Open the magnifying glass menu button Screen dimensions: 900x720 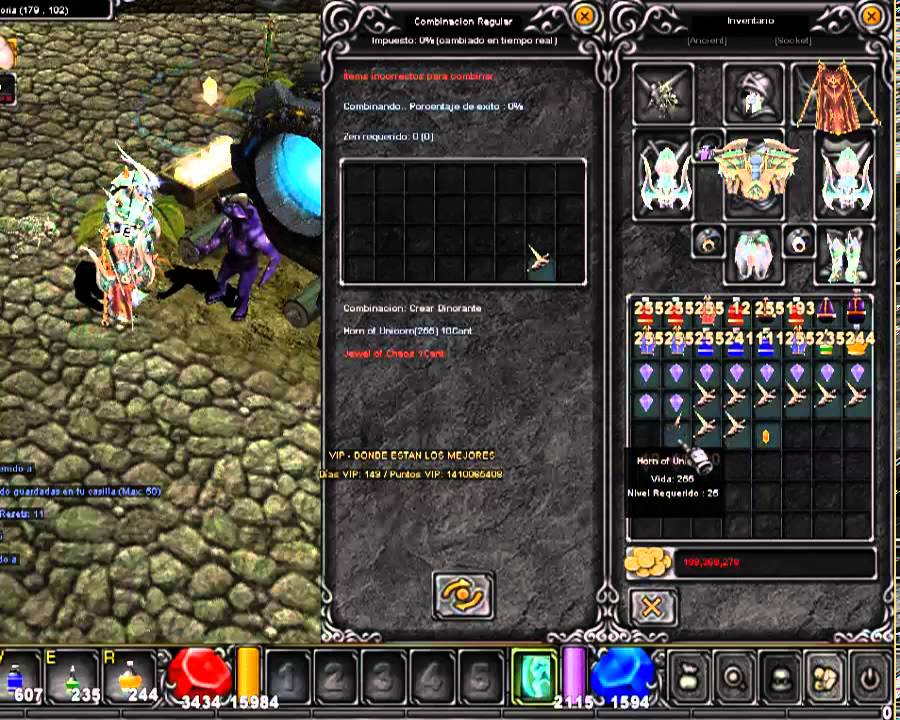pos(735,677)
